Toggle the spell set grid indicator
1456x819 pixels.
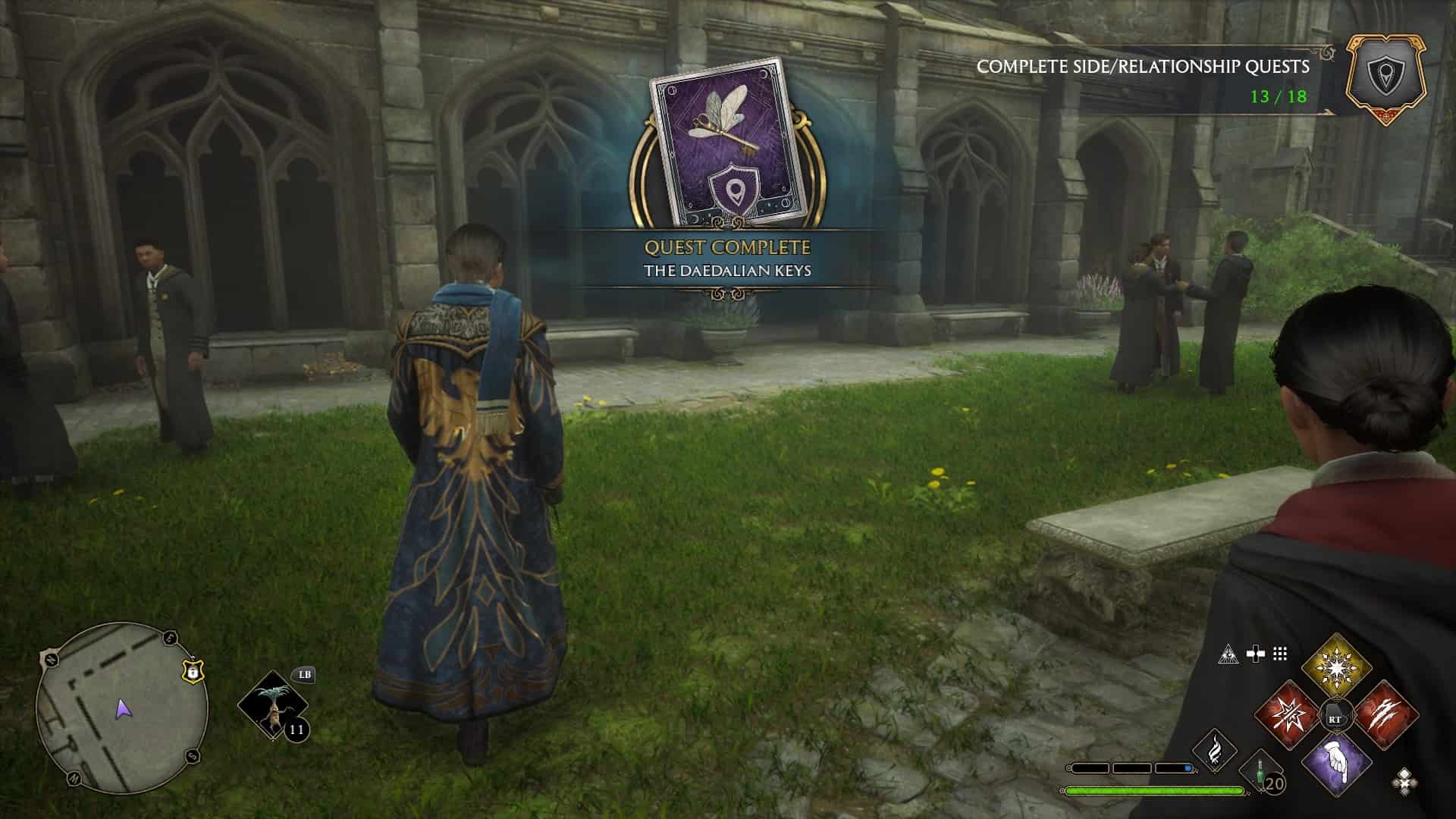click(x=1279, y=654)
